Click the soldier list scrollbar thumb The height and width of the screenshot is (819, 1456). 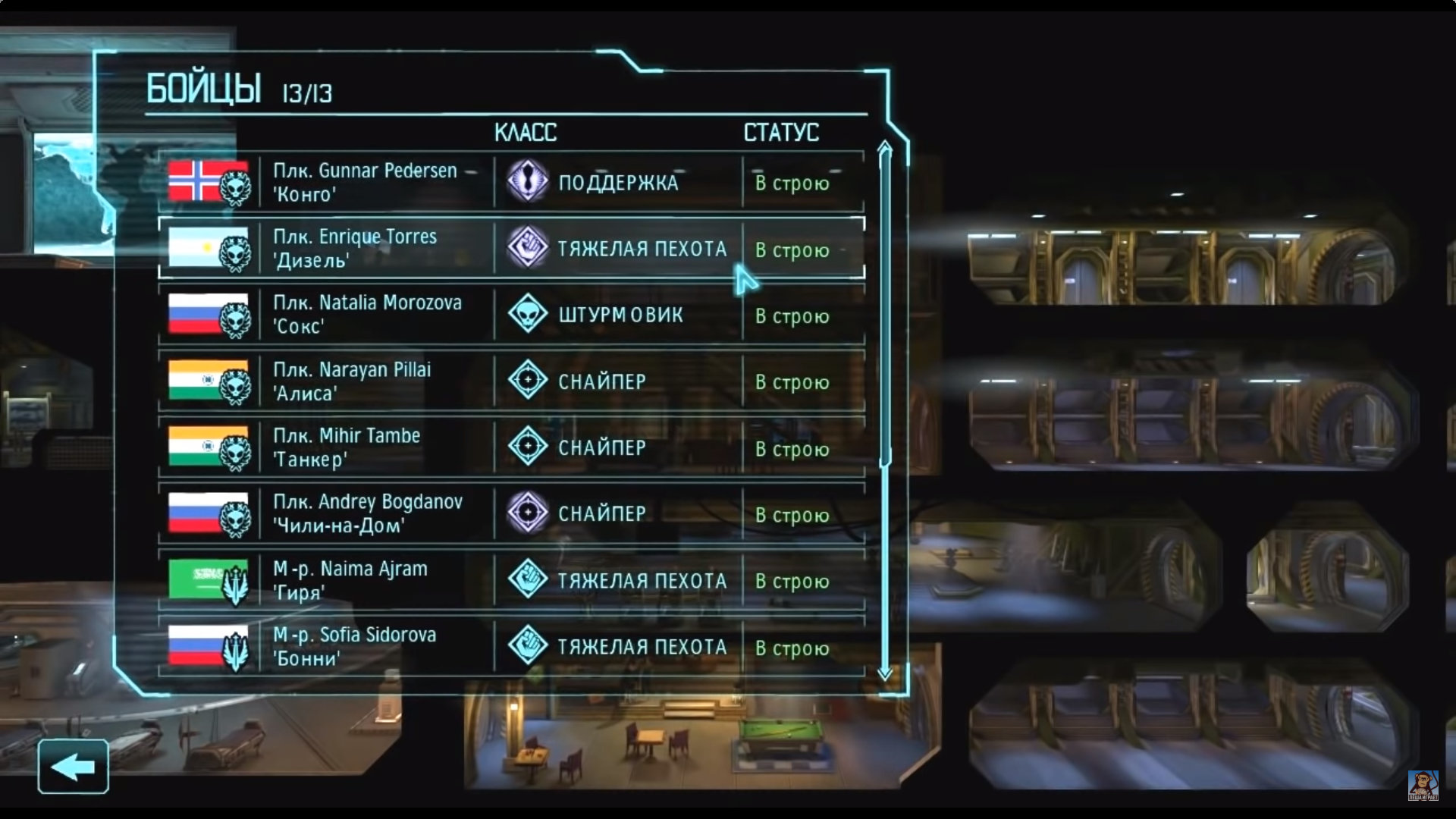(x=885, y=303)
